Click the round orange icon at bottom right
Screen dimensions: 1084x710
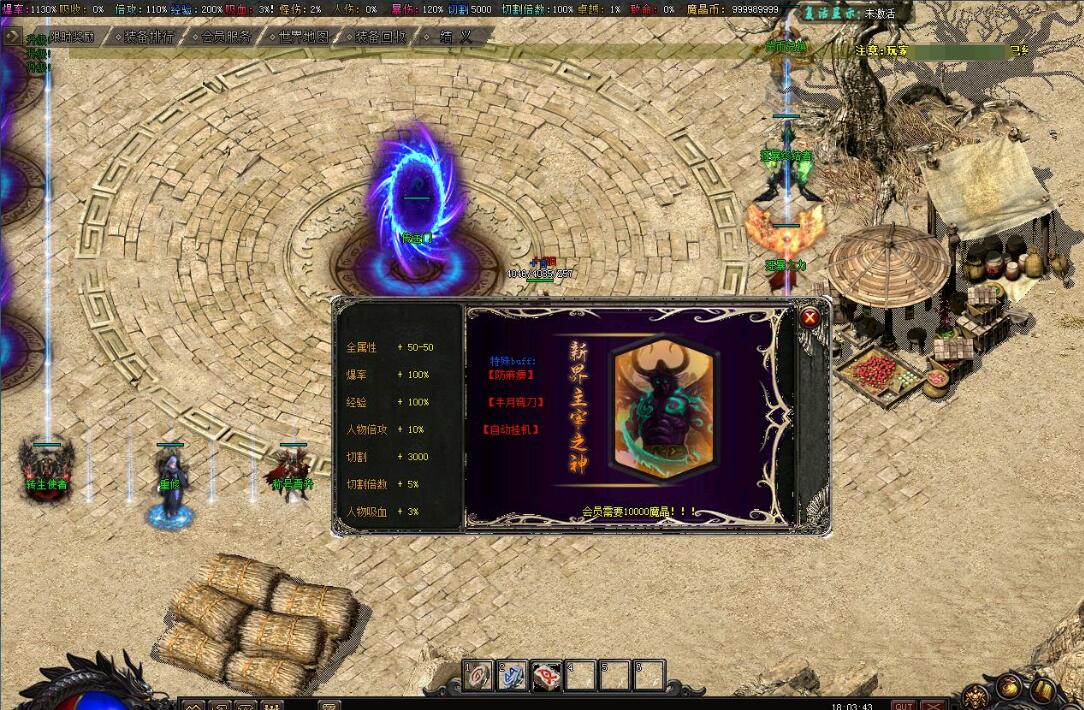(1008, 688)
